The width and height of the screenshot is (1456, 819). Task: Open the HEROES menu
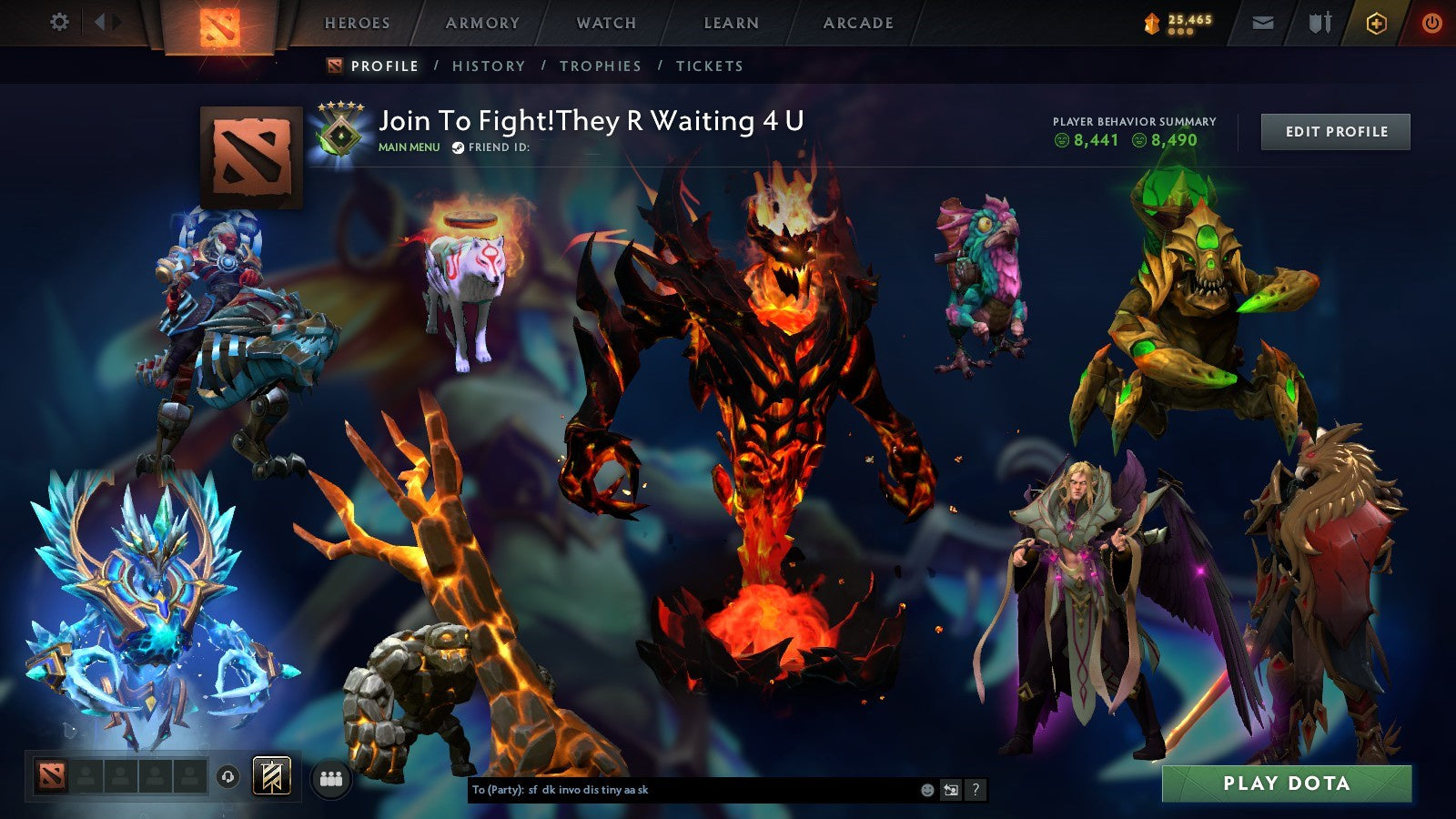[359, 24]
